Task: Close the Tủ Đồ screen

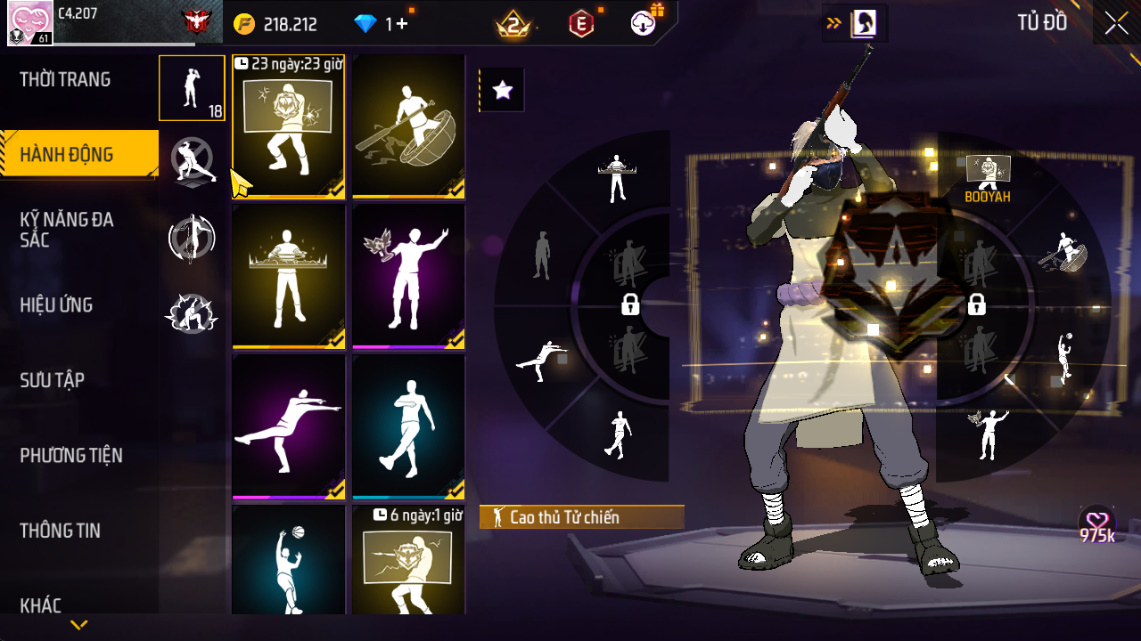Action: tap(1116, 23)
